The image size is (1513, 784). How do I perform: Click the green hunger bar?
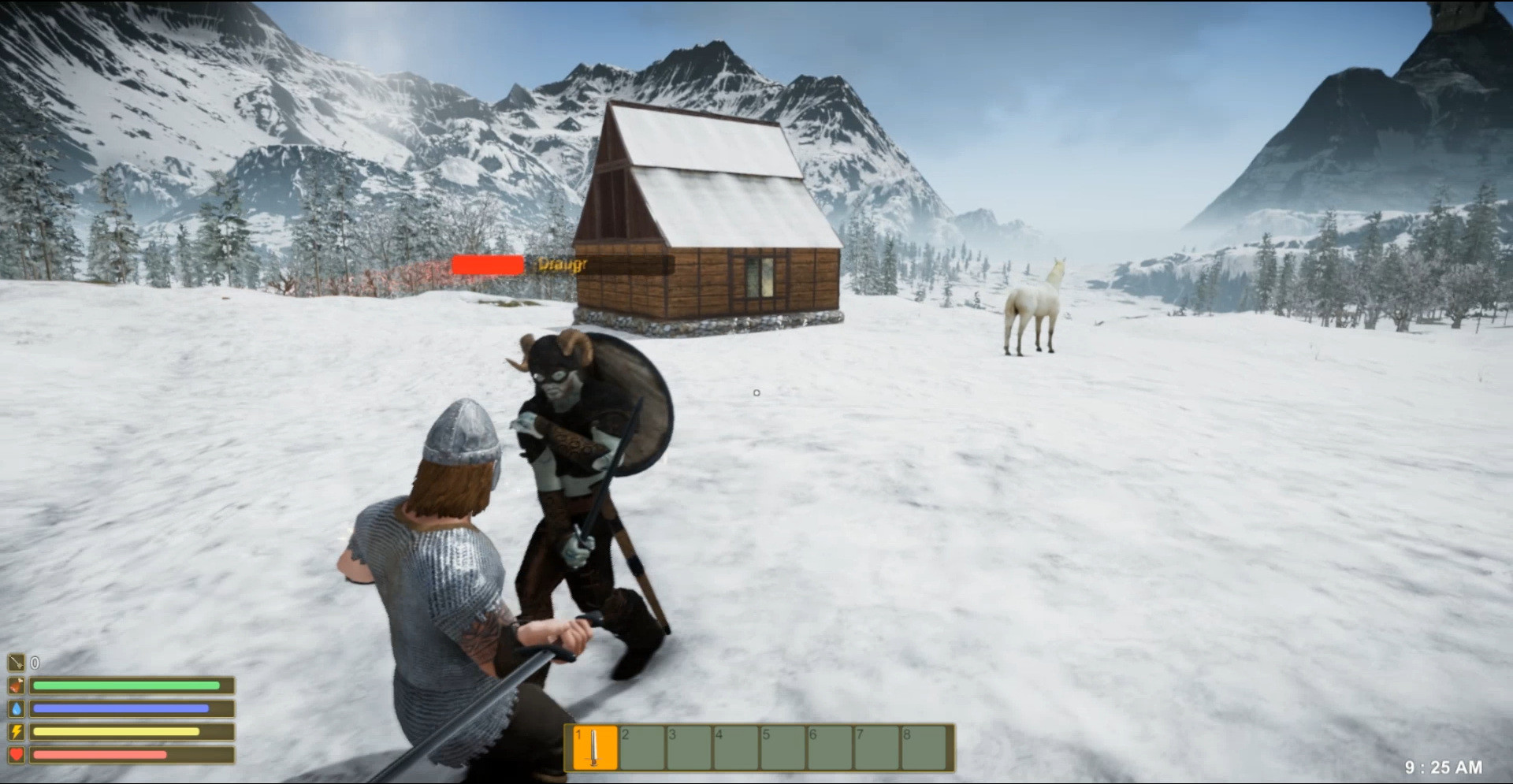pyautogui.click(x=126, y=686)
